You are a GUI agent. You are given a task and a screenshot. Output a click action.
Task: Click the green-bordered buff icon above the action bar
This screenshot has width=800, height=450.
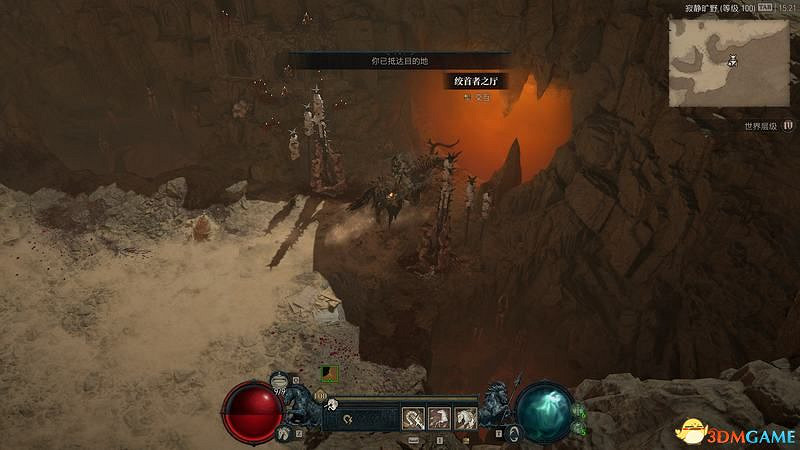pyautogui.click(x=327, y=373)
